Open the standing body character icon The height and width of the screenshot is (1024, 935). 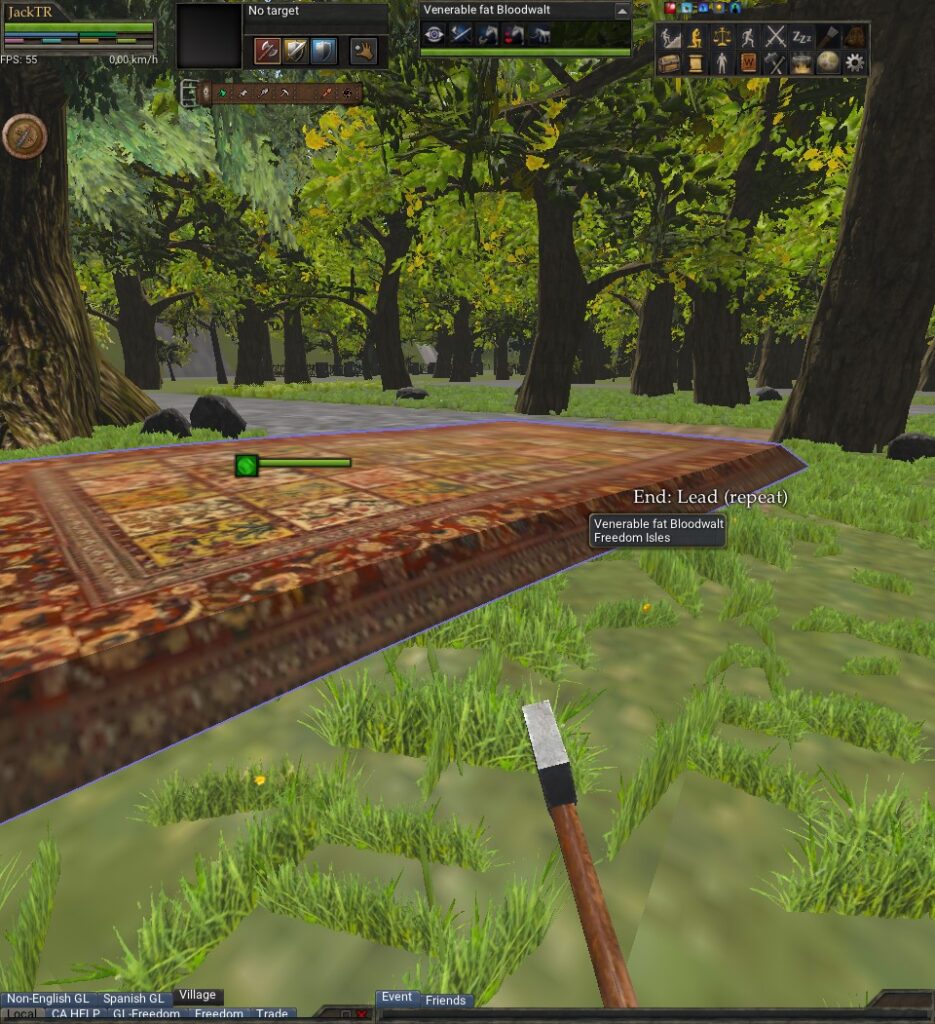point(722,63)
